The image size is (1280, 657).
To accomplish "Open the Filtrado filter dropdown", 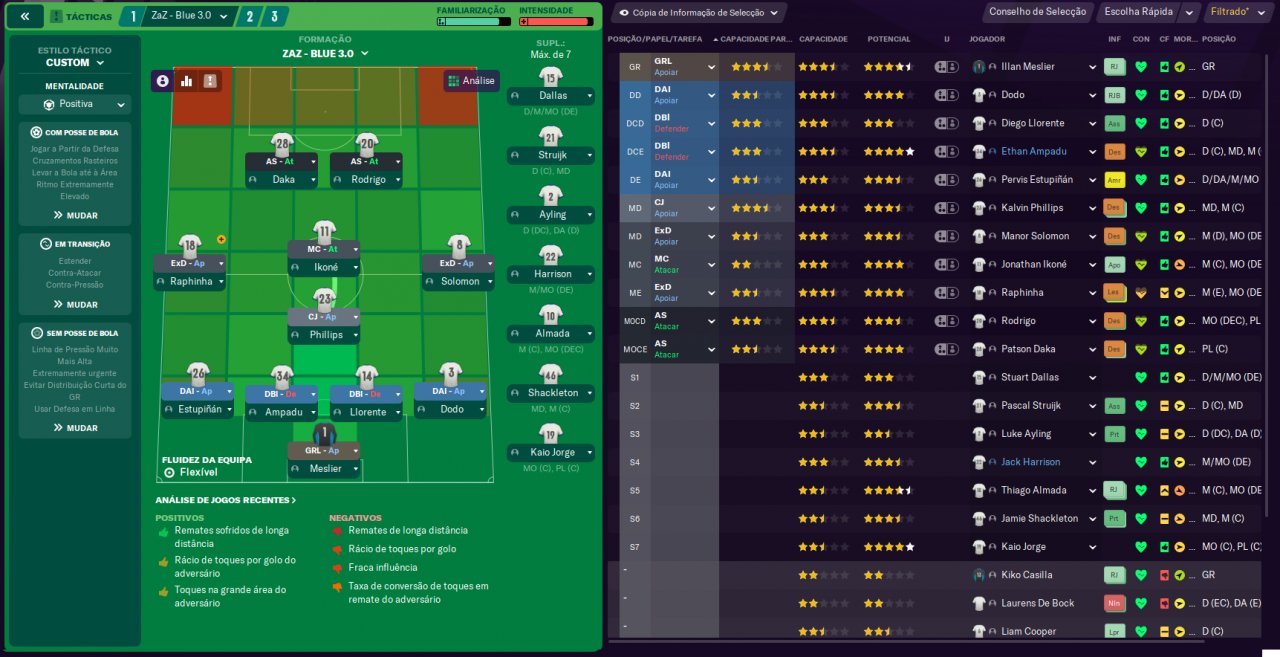I will (x=1233, y=12).
